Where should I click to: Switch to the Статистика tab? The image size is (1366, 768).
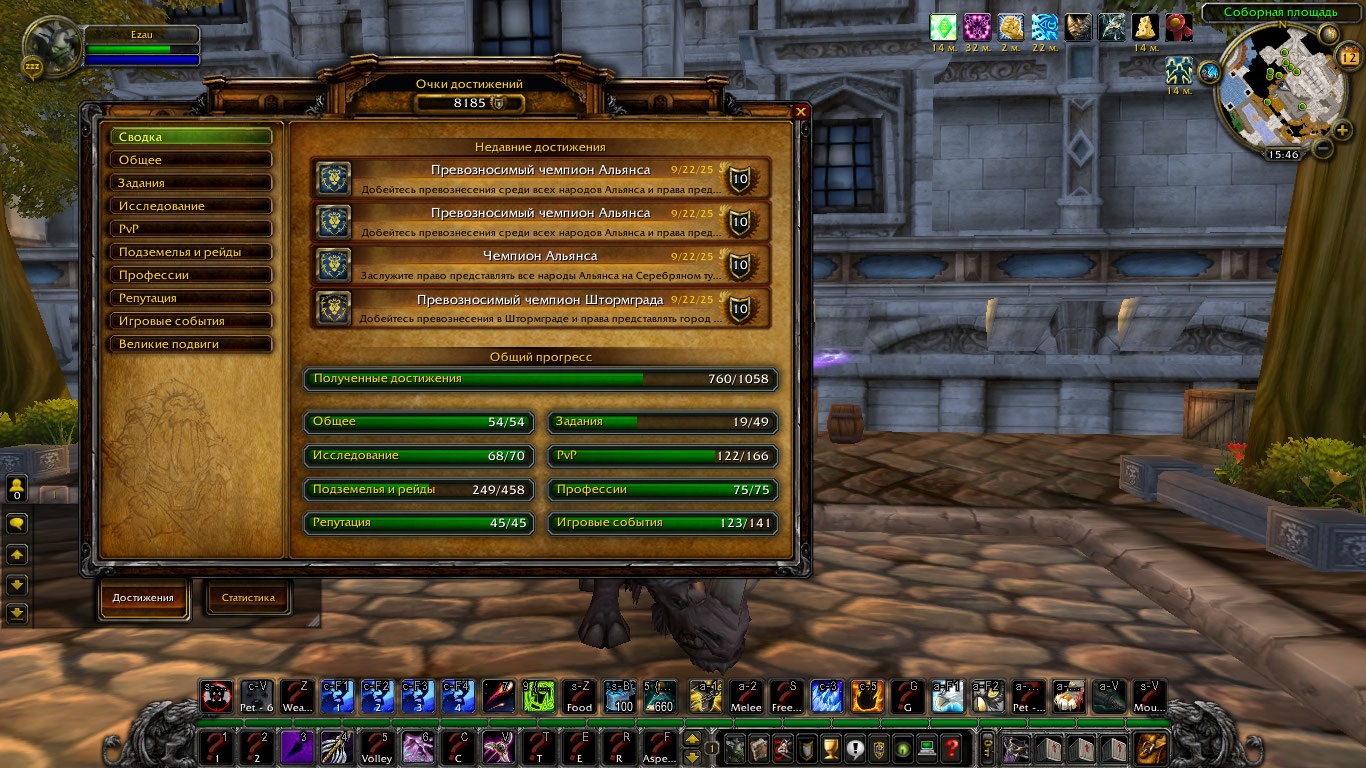tap(248, 598)
